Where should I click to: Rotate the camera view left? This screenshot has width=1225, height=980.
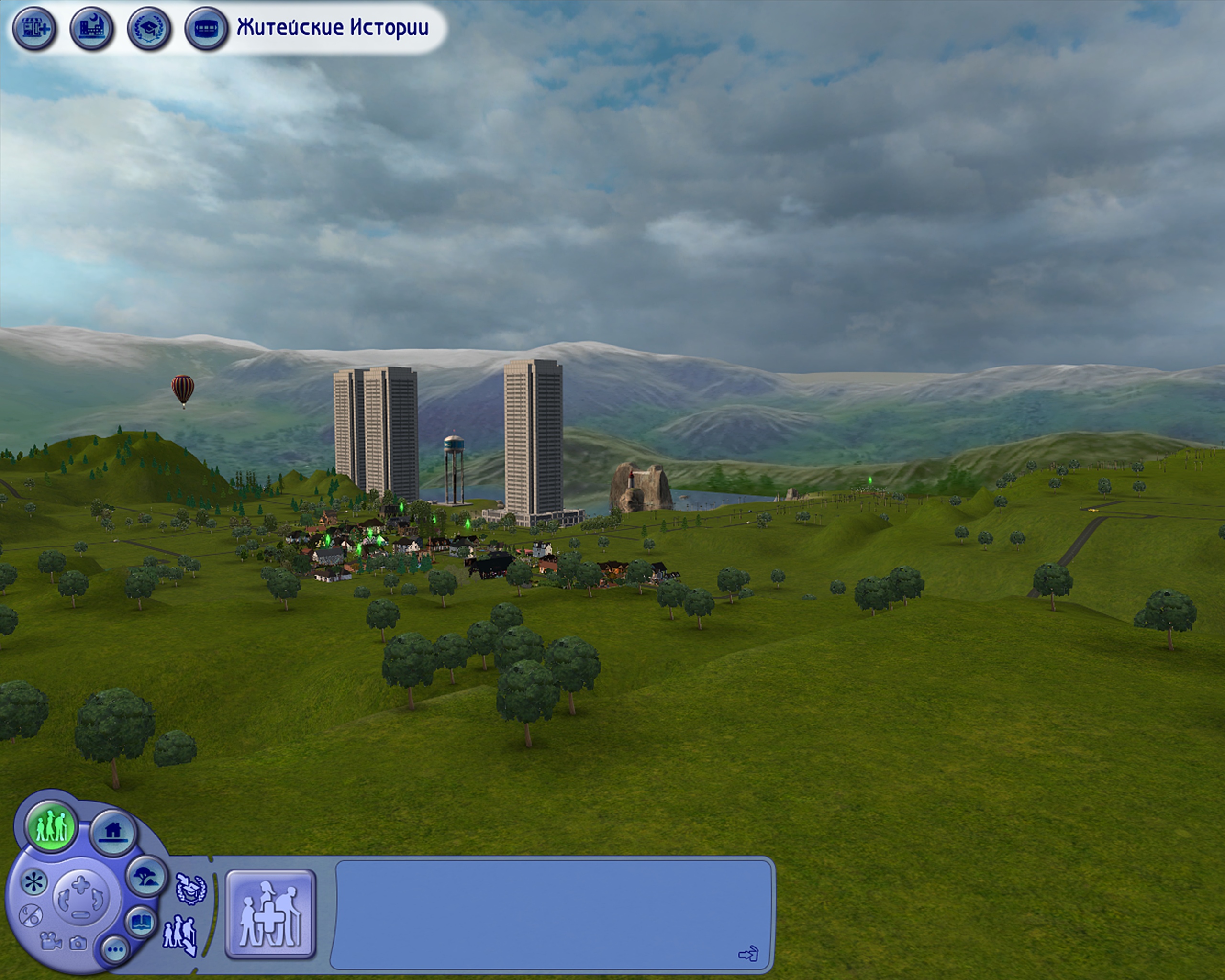pyautogui.click(x=64, y=899)
